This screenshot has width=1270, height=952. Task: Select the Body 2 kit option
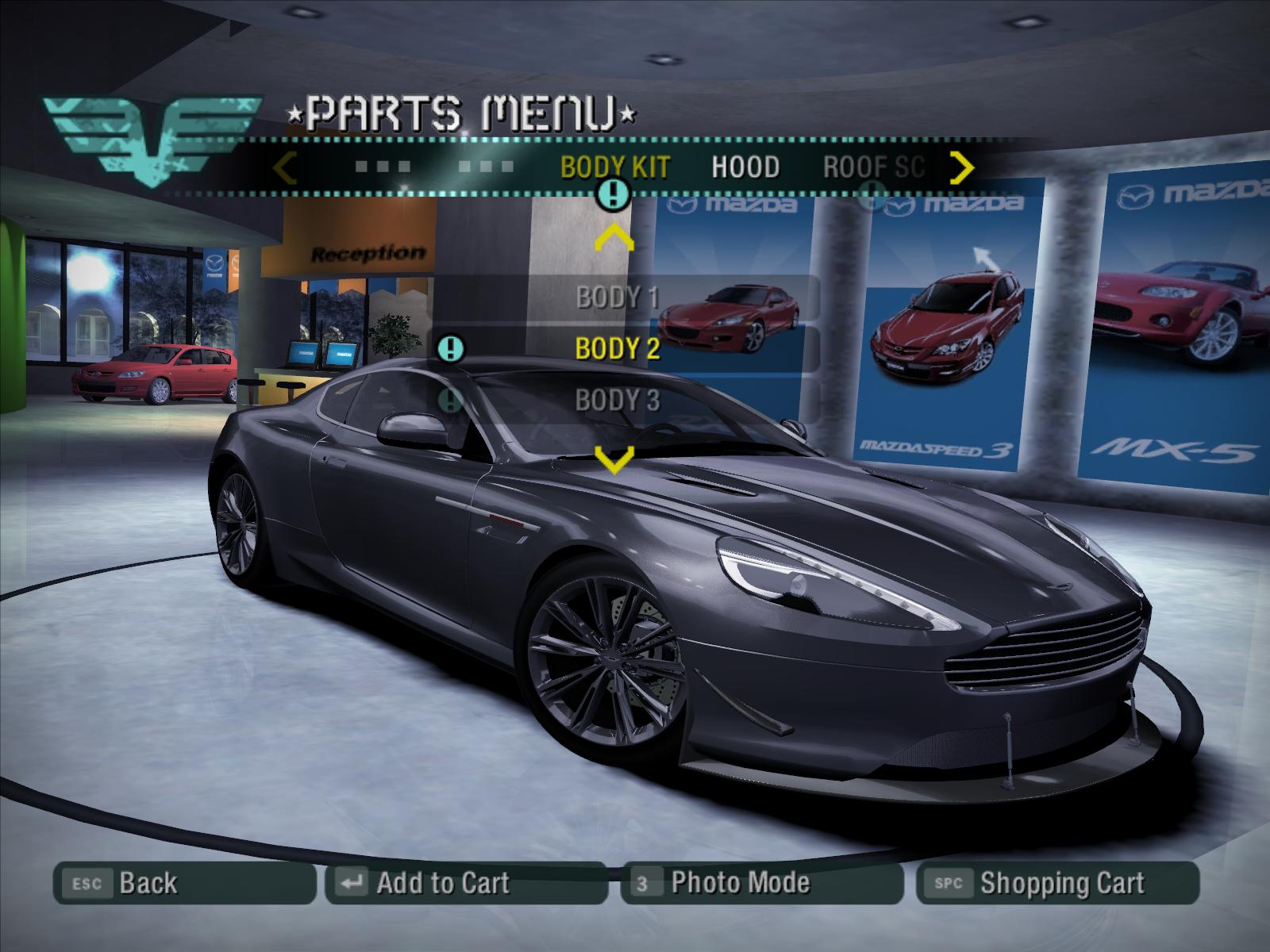[x=617, y=348]
